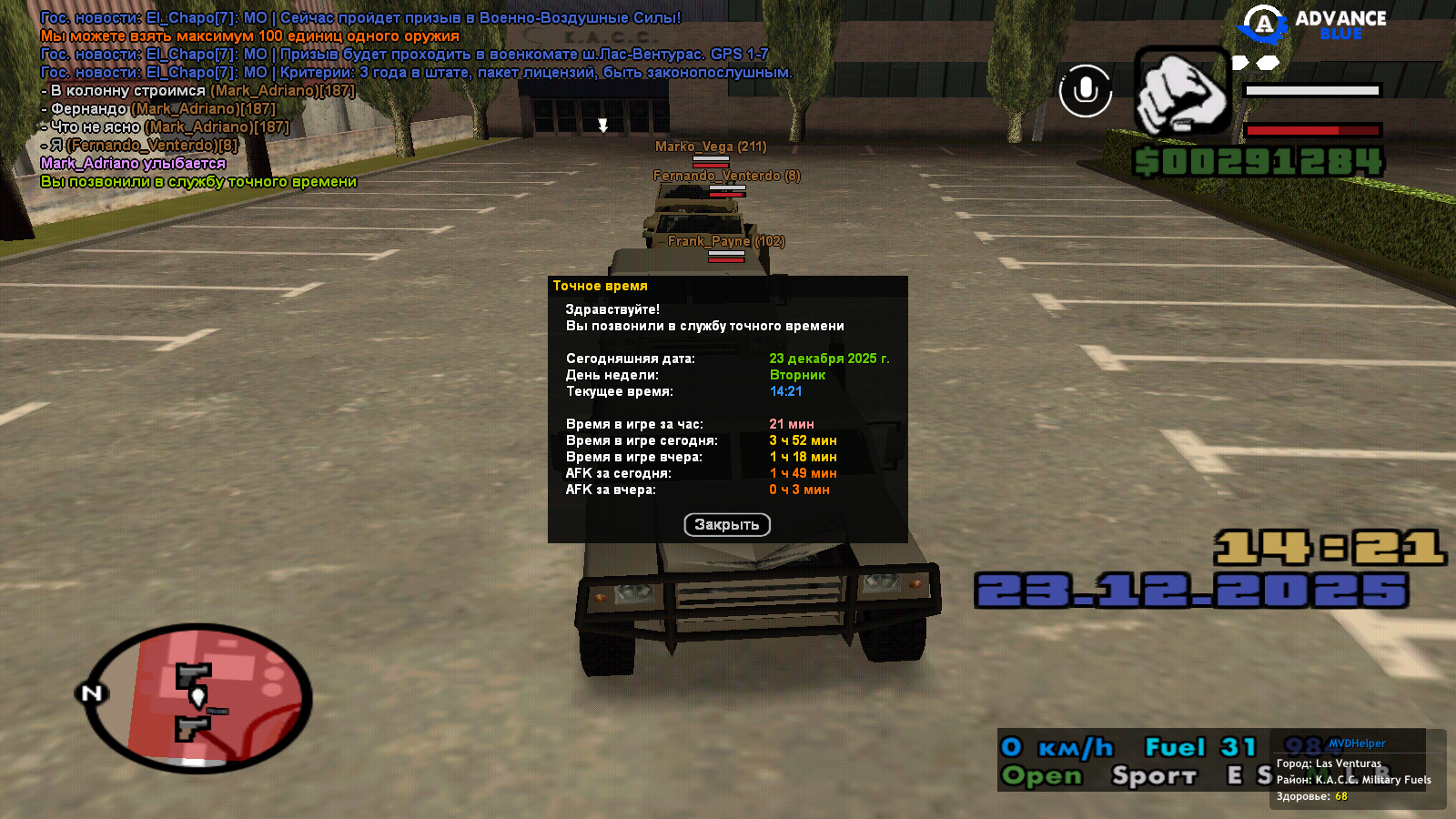Image resolution: width=1456 pixels, height=819 pixels.
Task: Click the upper pistol marker on the minimap
Action: [x=193, y=674]
